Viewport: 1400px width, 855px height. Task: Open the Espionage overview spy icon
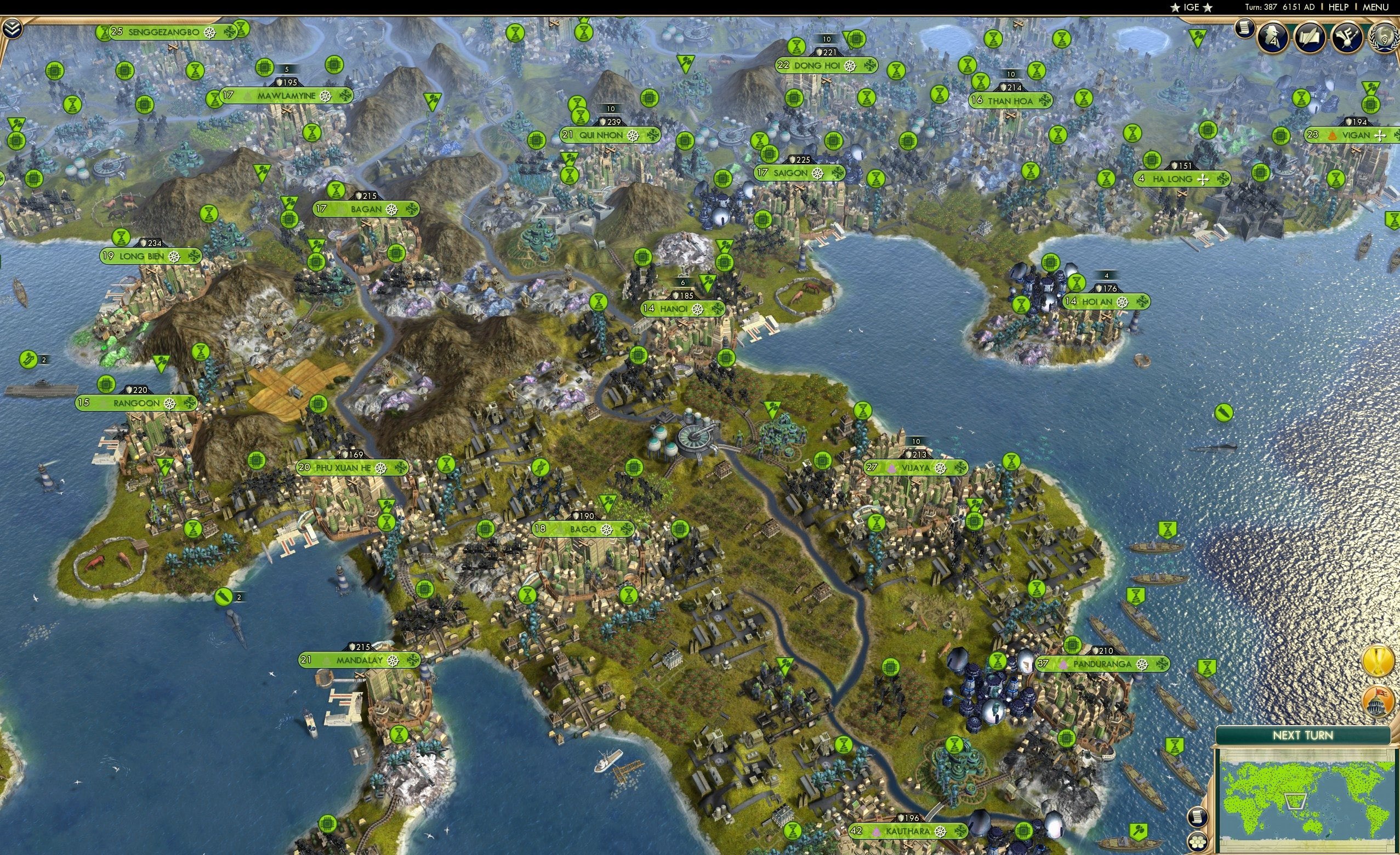pos(1272,37)
